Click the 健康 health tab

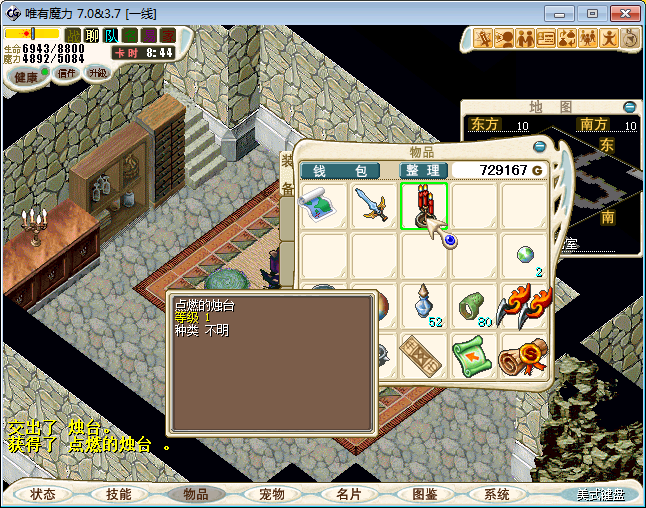click(x=26, y=77)
